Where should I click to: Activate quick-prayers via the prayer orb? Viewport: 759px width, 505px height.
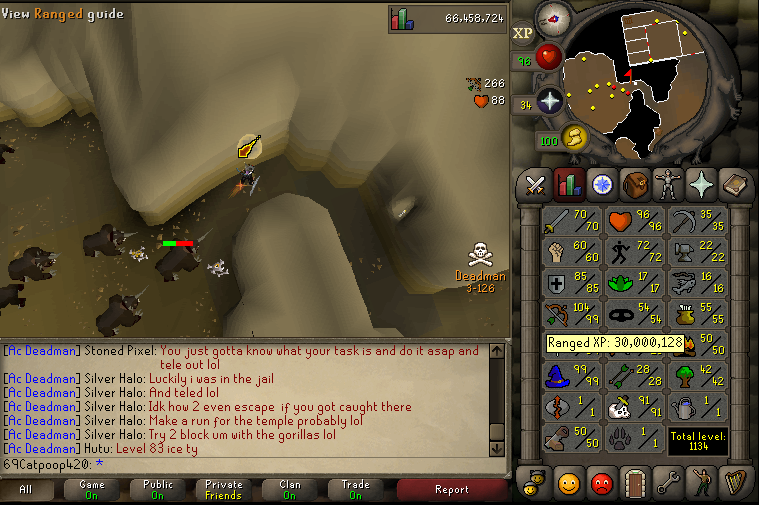click(x=549, y=100)
